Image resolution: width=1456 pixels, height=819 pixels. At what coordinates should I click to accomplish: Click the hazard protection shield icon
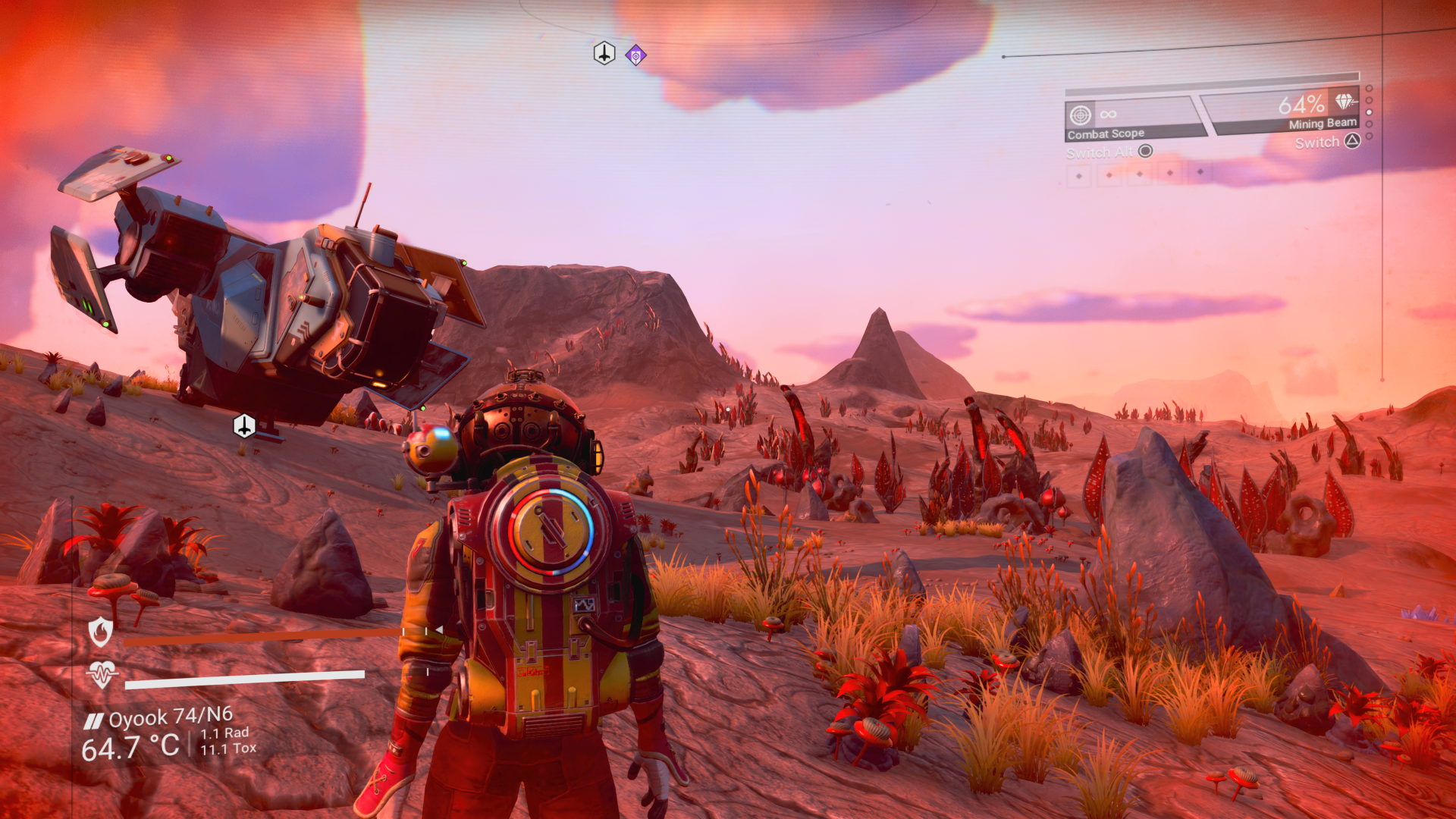[x=101, y=631]
